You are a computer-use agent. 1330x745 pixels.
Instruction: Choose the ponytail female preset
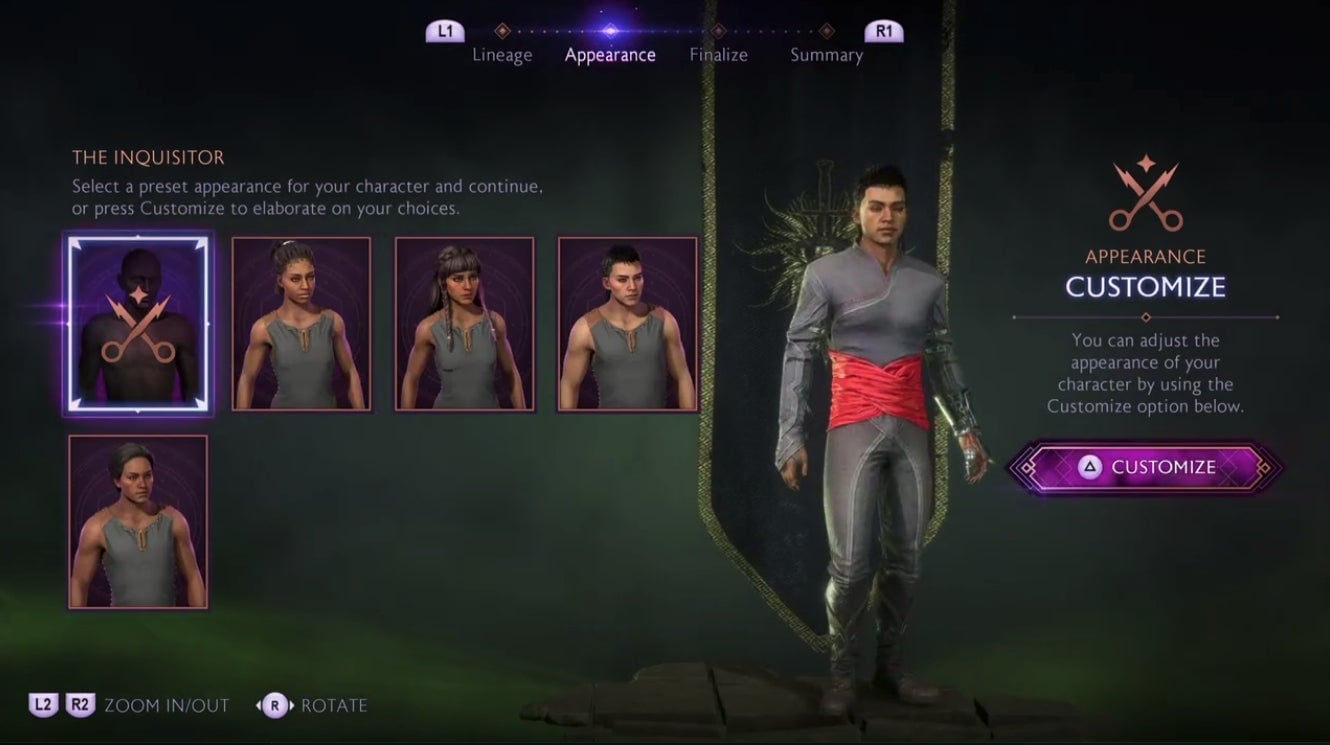pyautogui.click(x=301, y=321)
